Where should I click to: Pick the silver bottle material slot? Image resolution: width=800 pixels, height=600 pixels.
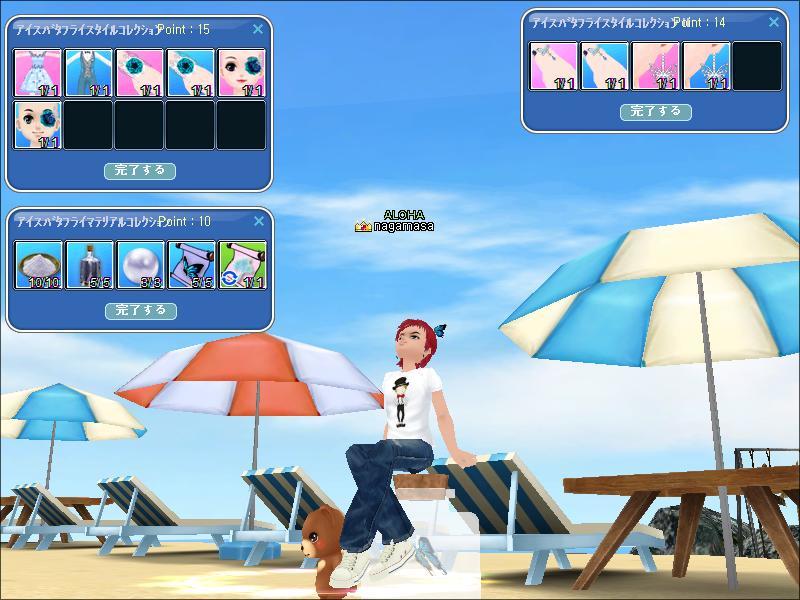click(89, 265)
